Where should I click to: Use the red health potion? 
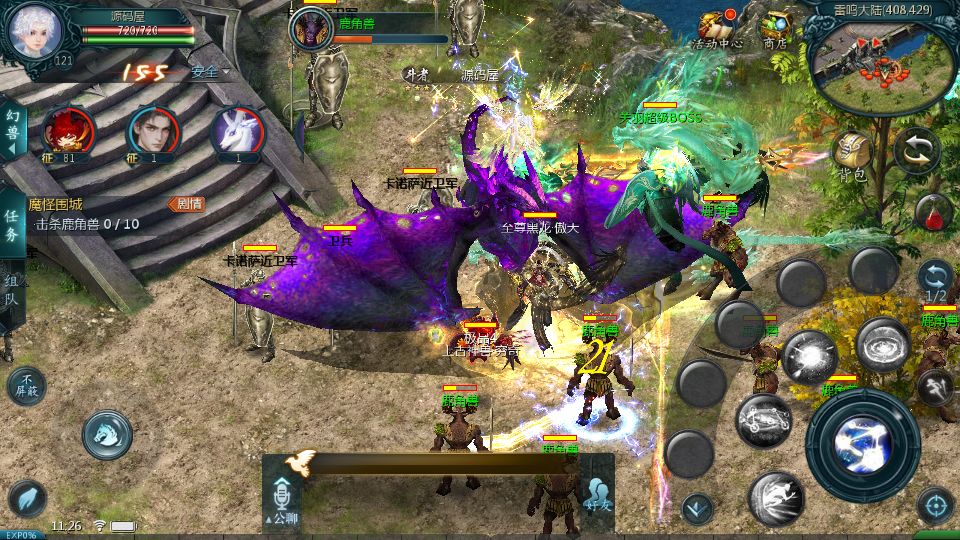pyautogui.click(x=933, y=212)
